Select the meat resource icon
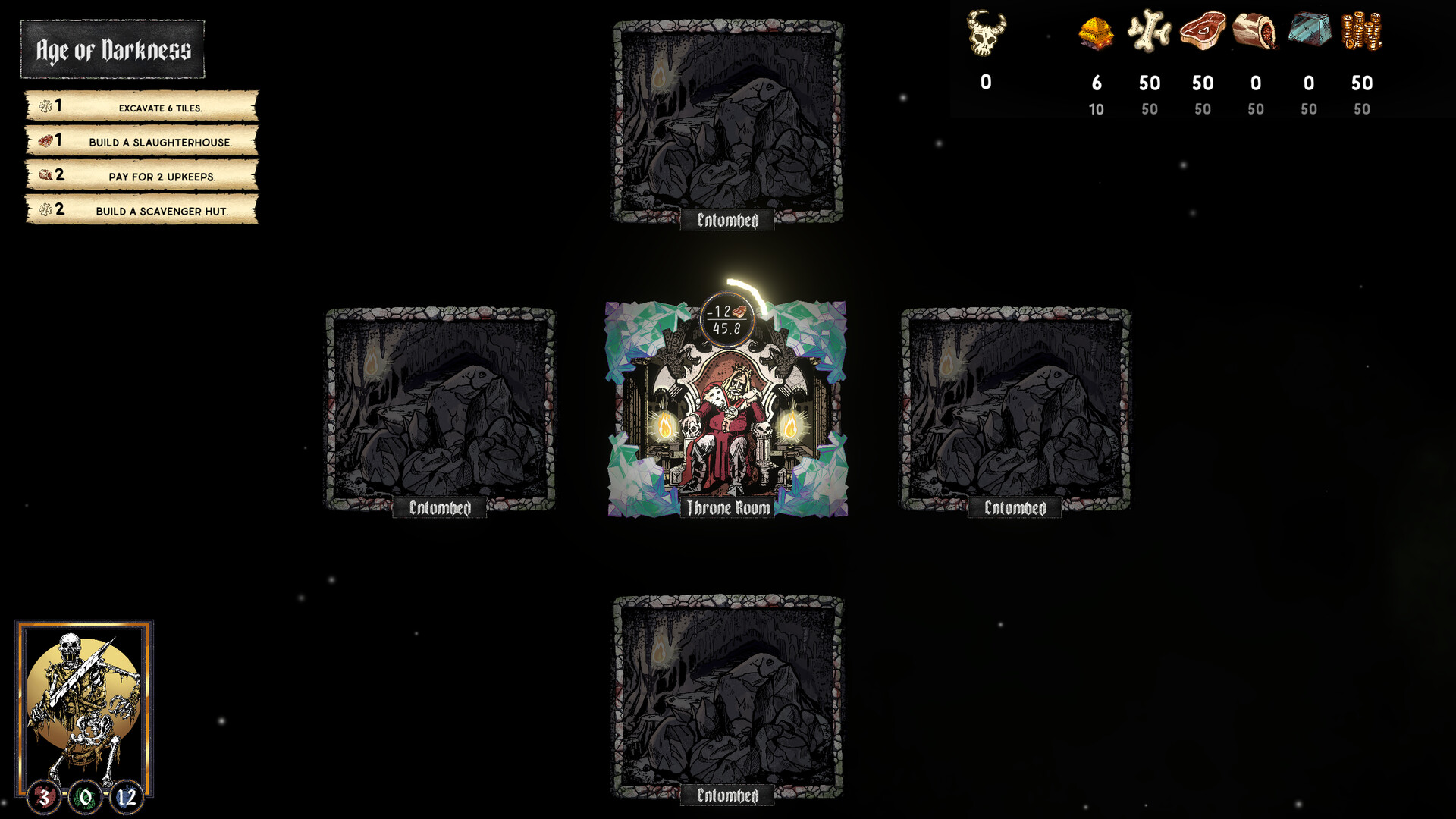This screenshot has width=1456, height=819. (1203, 32)
